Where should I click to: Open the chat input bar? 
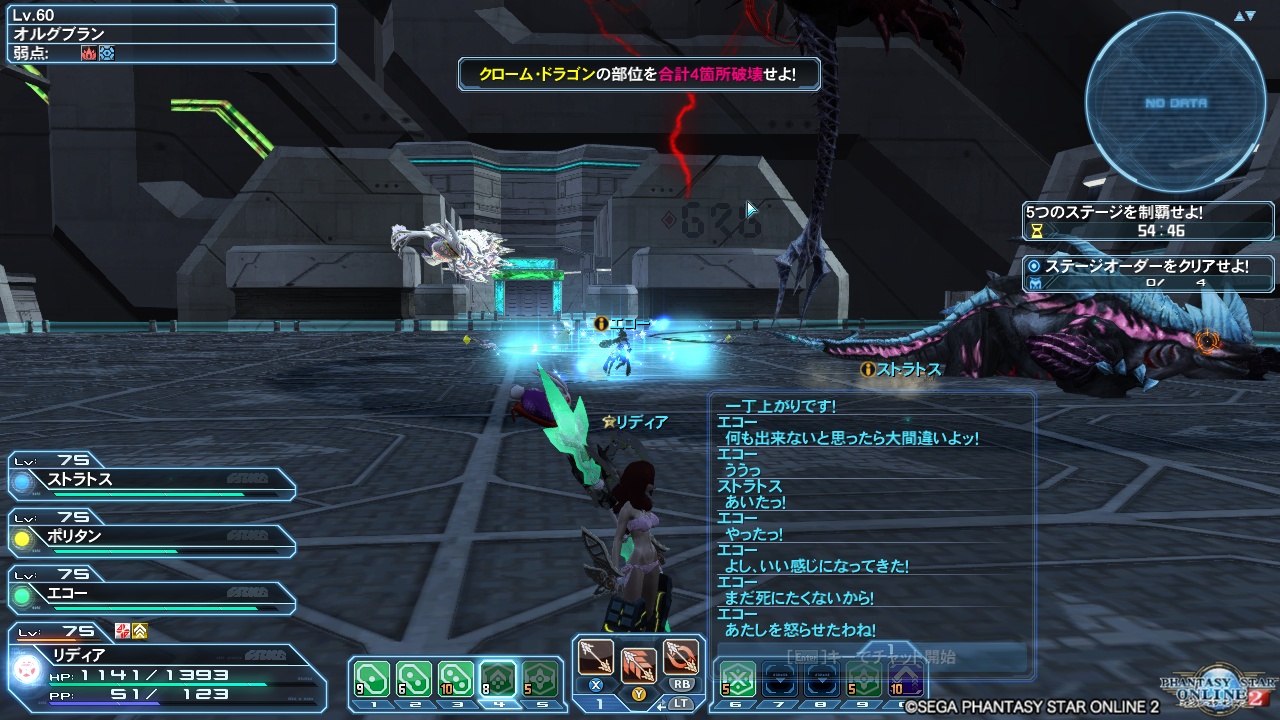click(870, 657)
